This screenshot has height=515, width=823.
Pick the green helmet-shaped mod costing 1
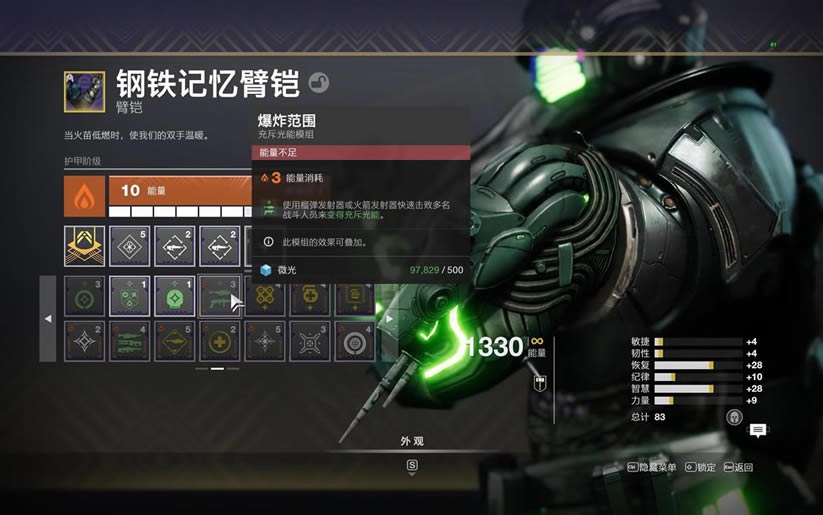[x=174, y=297]
